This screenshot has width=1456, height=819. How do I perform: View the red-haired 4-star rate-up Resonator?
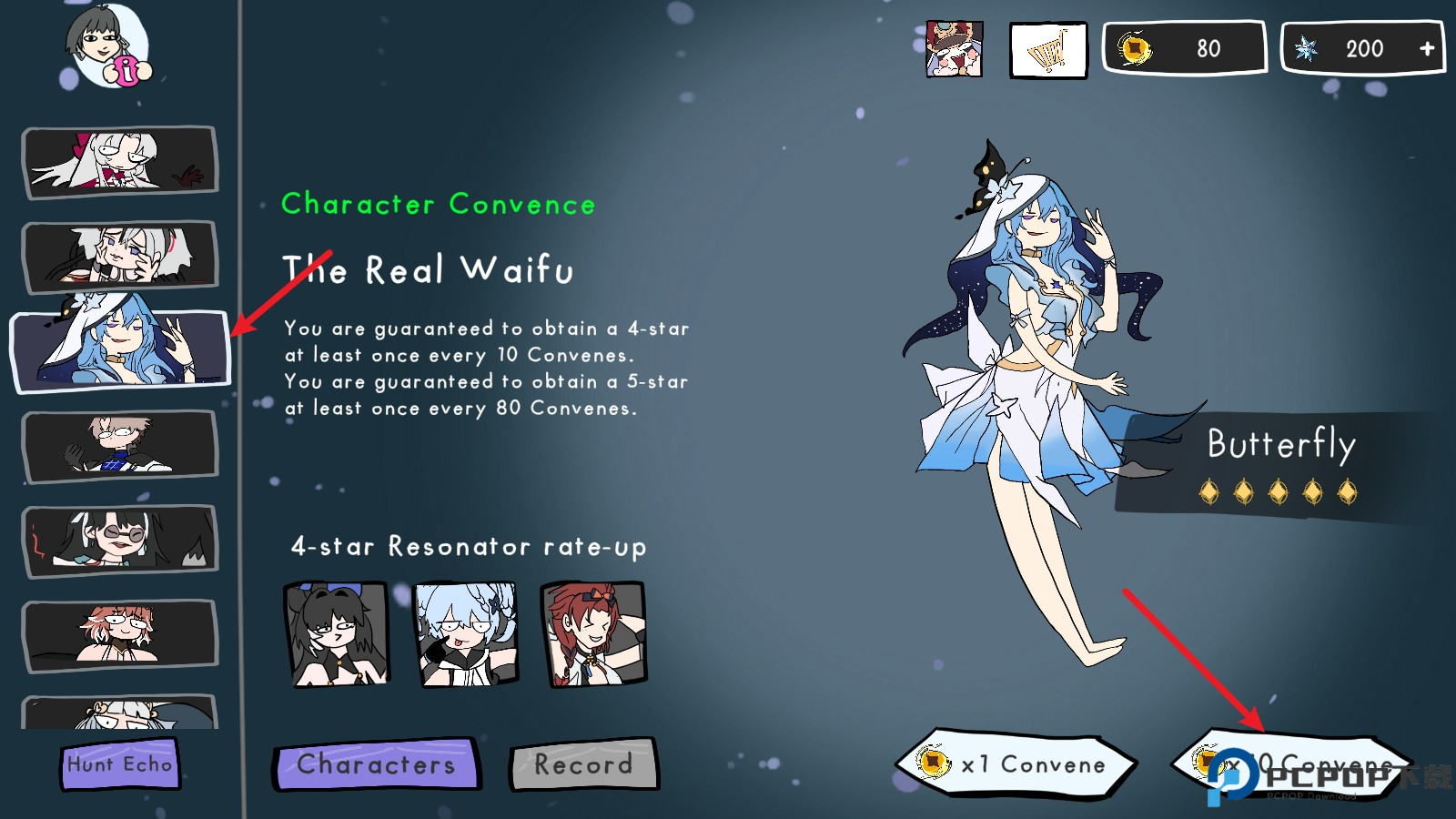(x=593, y=634)
